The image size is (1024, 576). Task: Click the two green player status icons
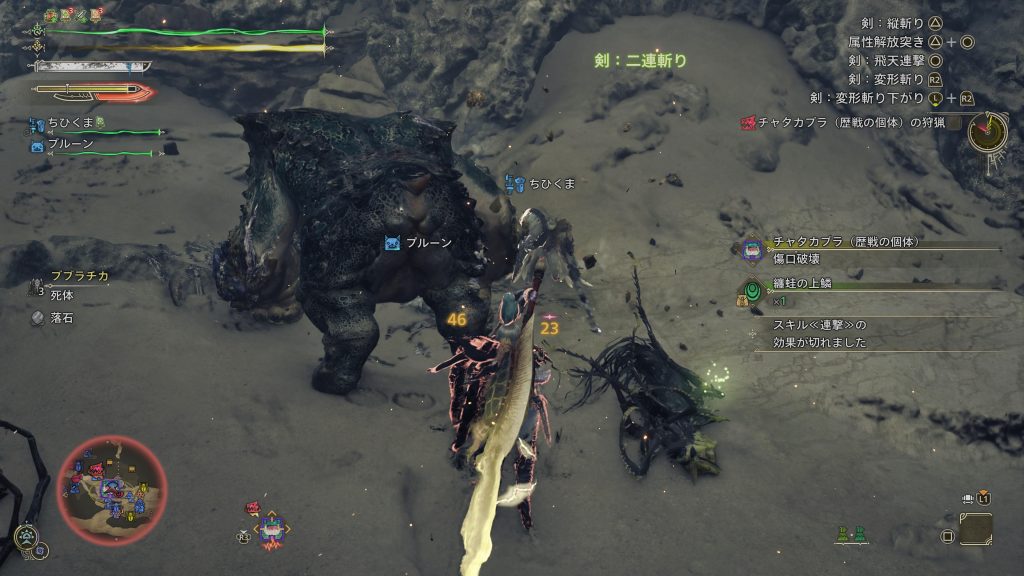[852, 536]
